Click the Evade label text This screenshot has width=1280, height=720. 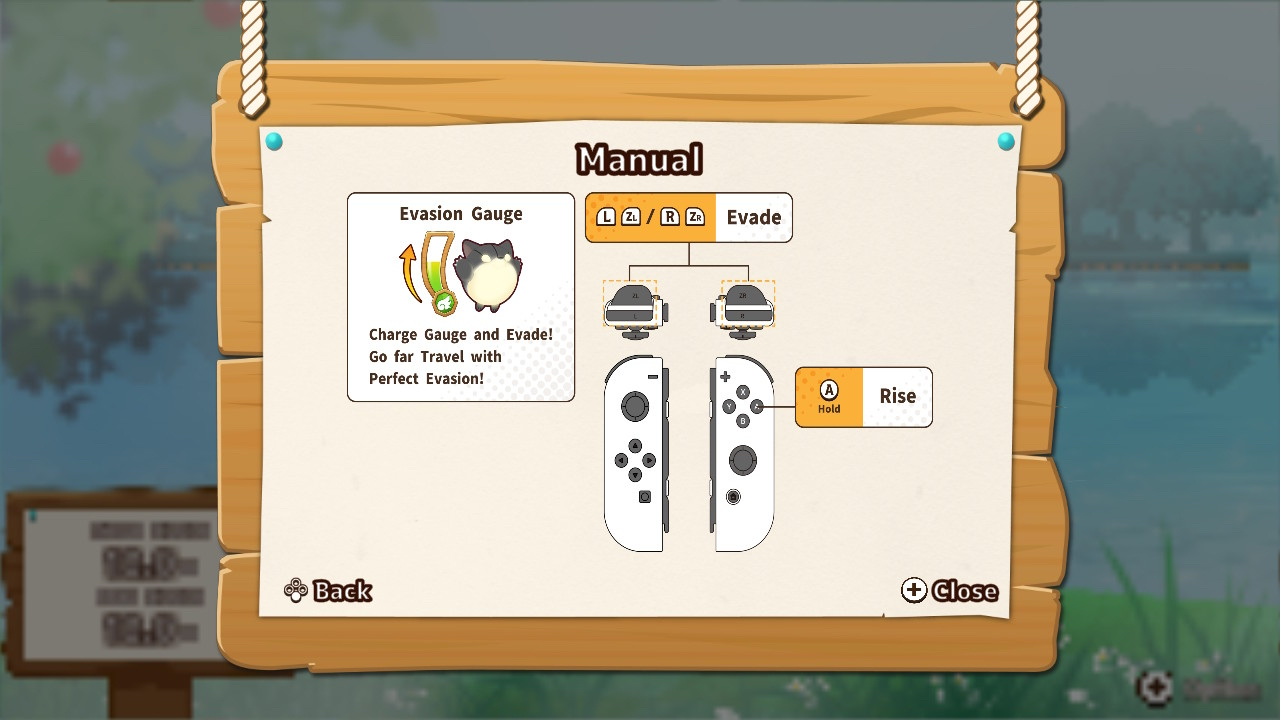point(755,216)
